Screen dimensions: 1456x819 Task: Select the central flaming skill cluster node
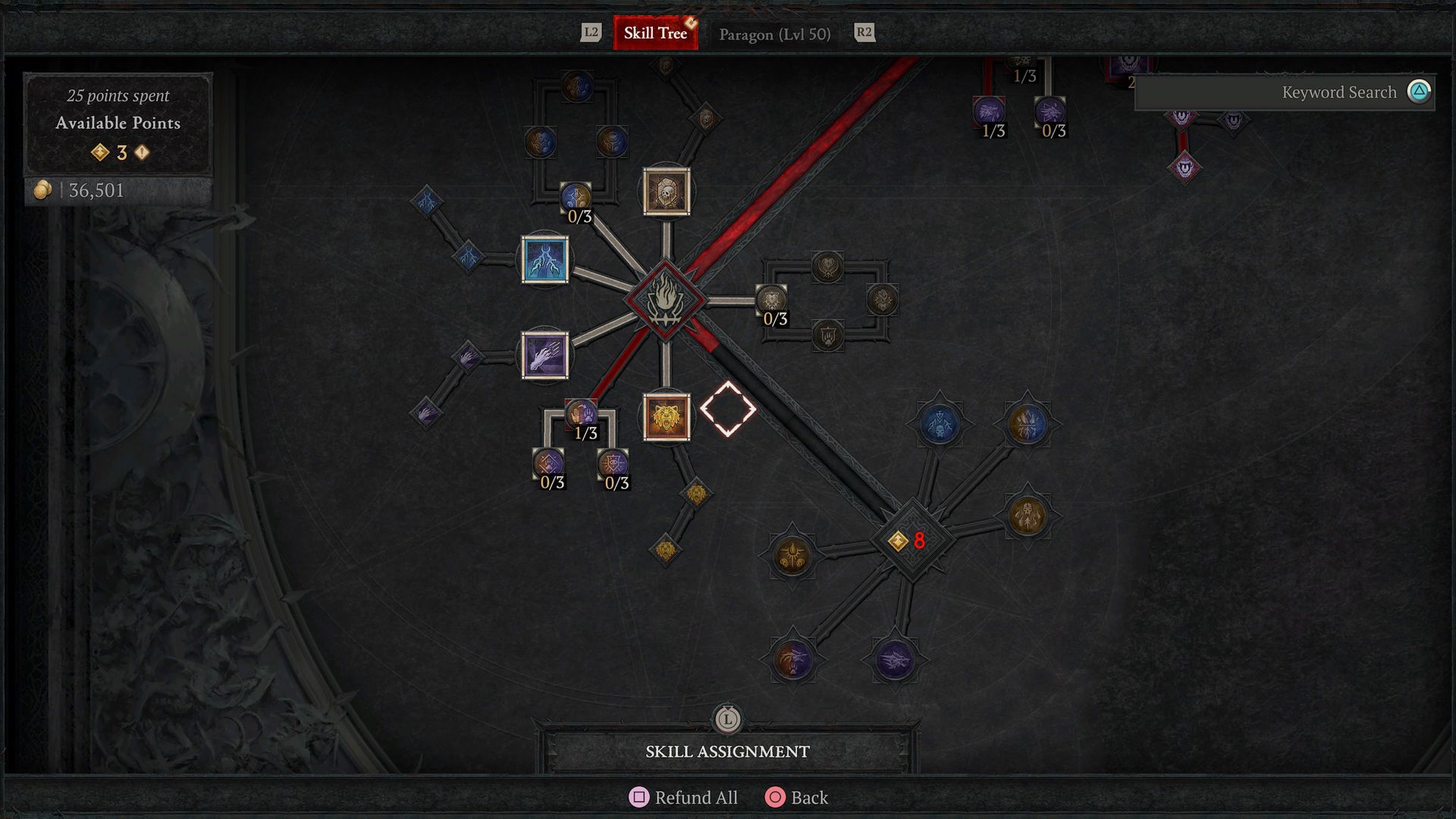tap(665, 298)
